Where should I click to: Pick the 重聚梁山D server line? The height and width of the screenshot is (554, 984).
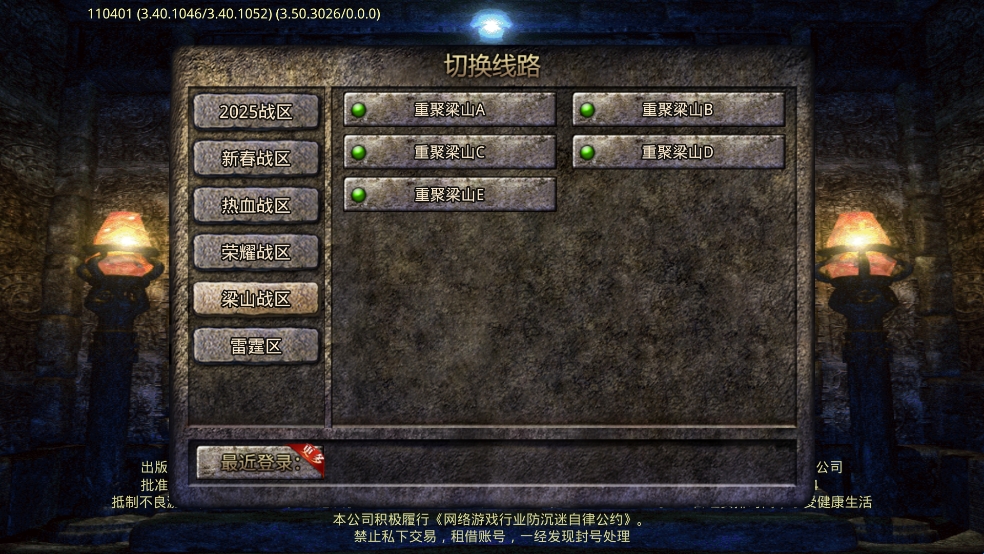point(678,152)
